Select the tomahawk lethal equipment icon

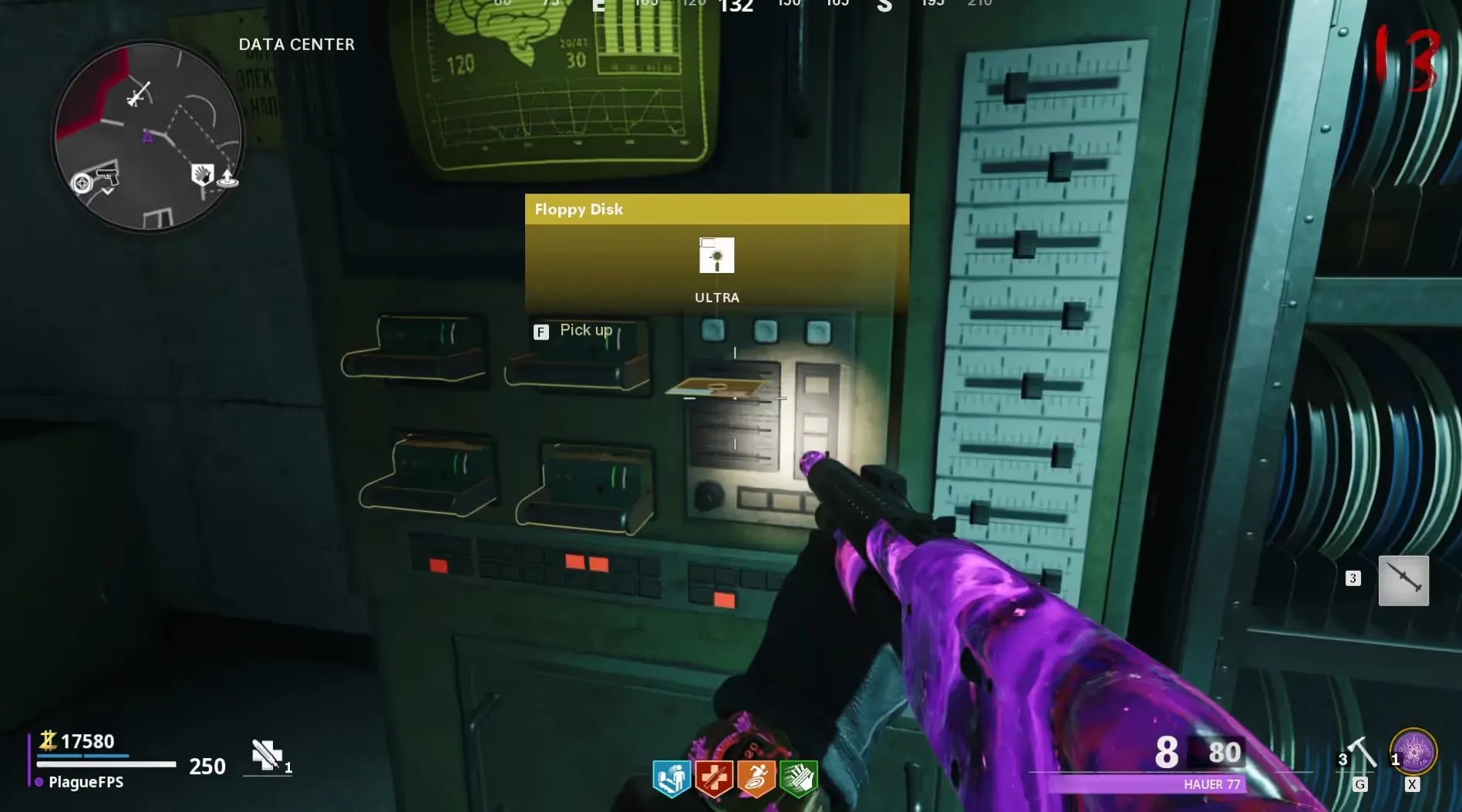pos(1362,753)
